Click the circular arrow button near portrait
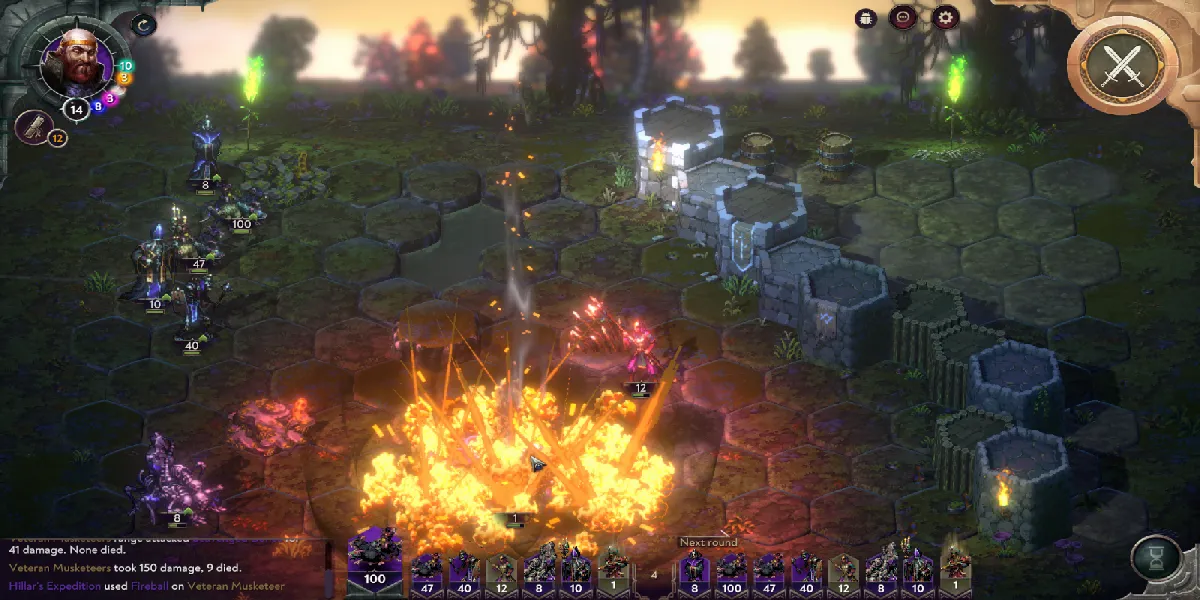Viewport: 1200px width, 600px height. tap(144, 25)
